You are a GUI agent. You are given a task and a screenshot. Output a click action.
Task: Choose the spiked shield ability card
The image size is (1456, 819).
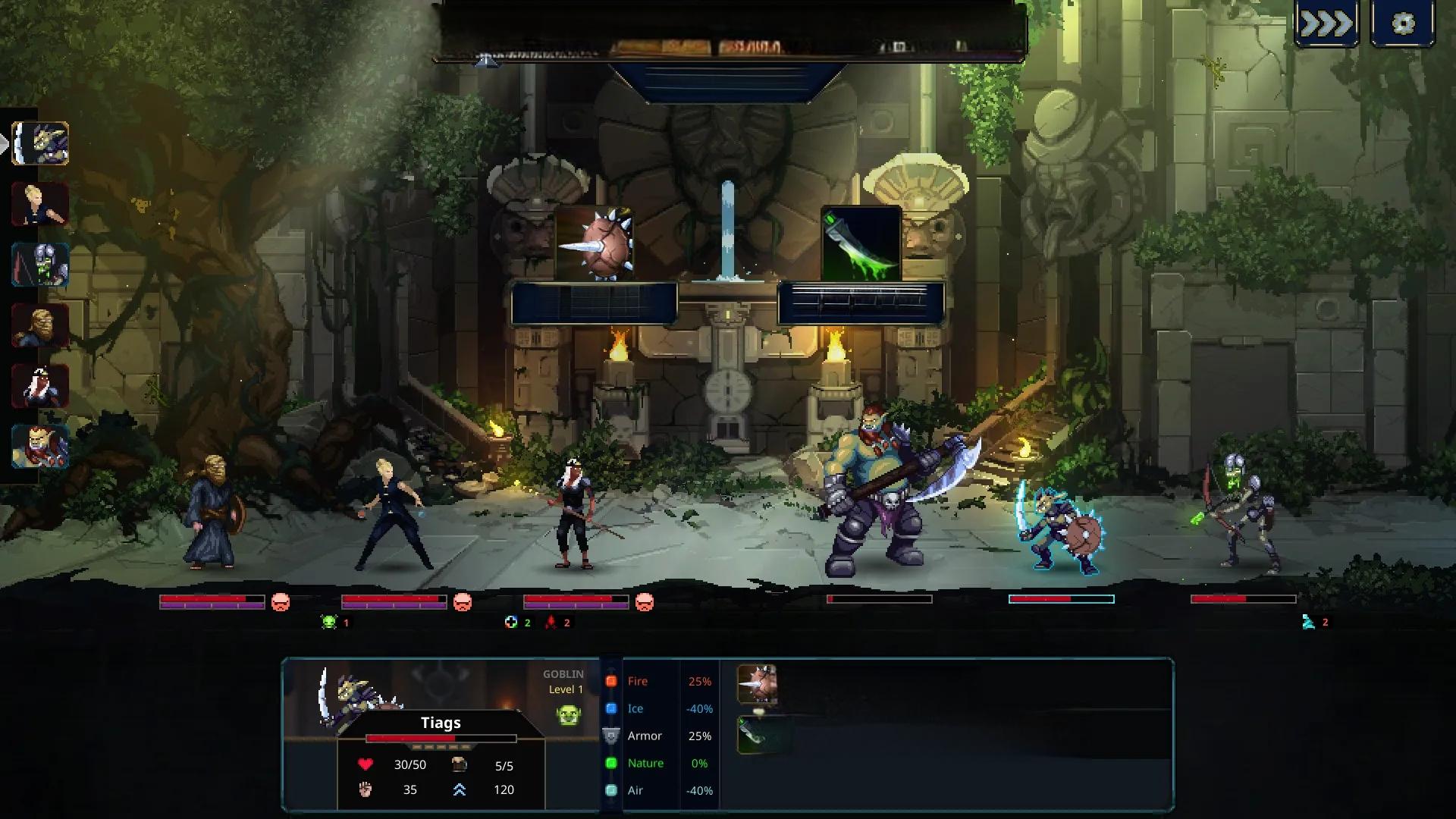pos(595,243)
